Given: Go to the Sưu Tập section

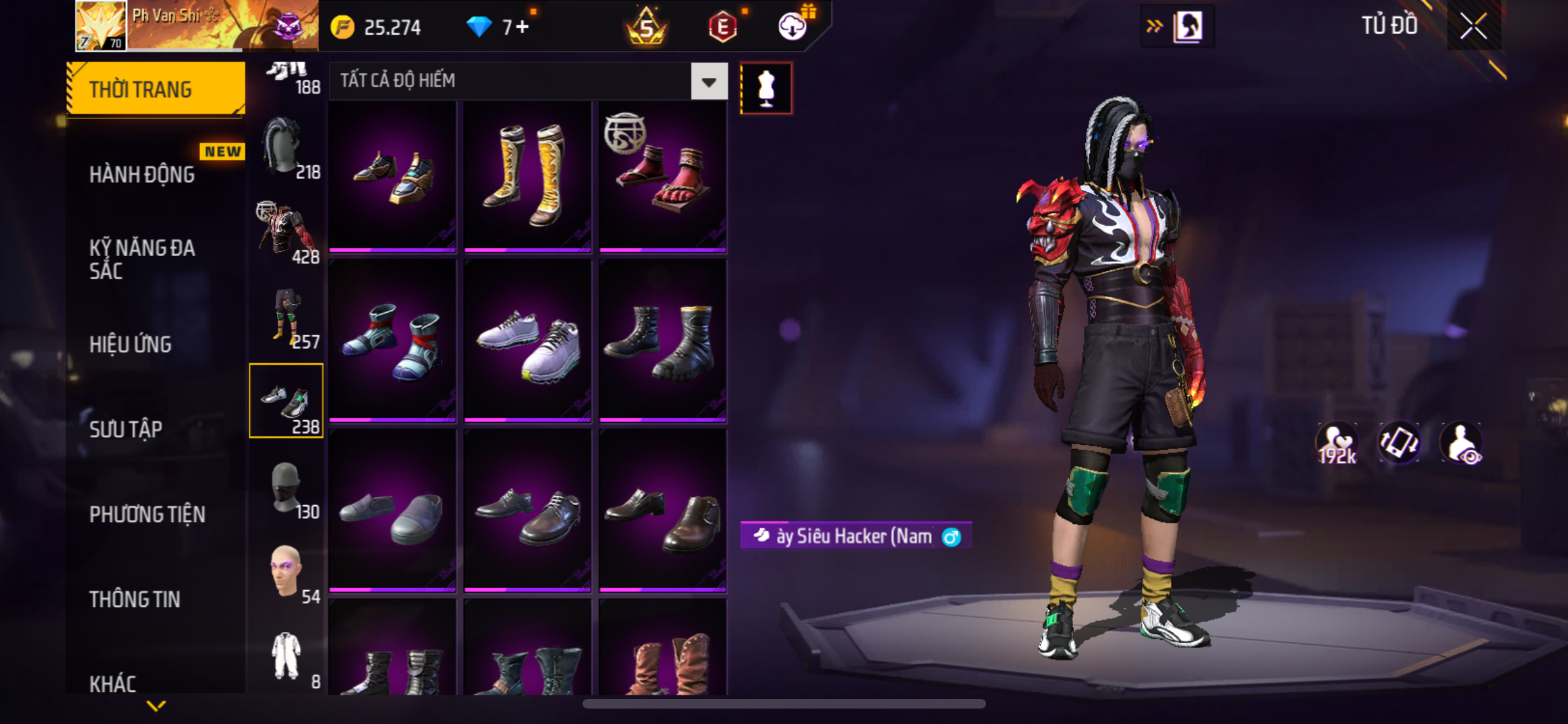Looking at the screenshot, I should coord(126,429).
